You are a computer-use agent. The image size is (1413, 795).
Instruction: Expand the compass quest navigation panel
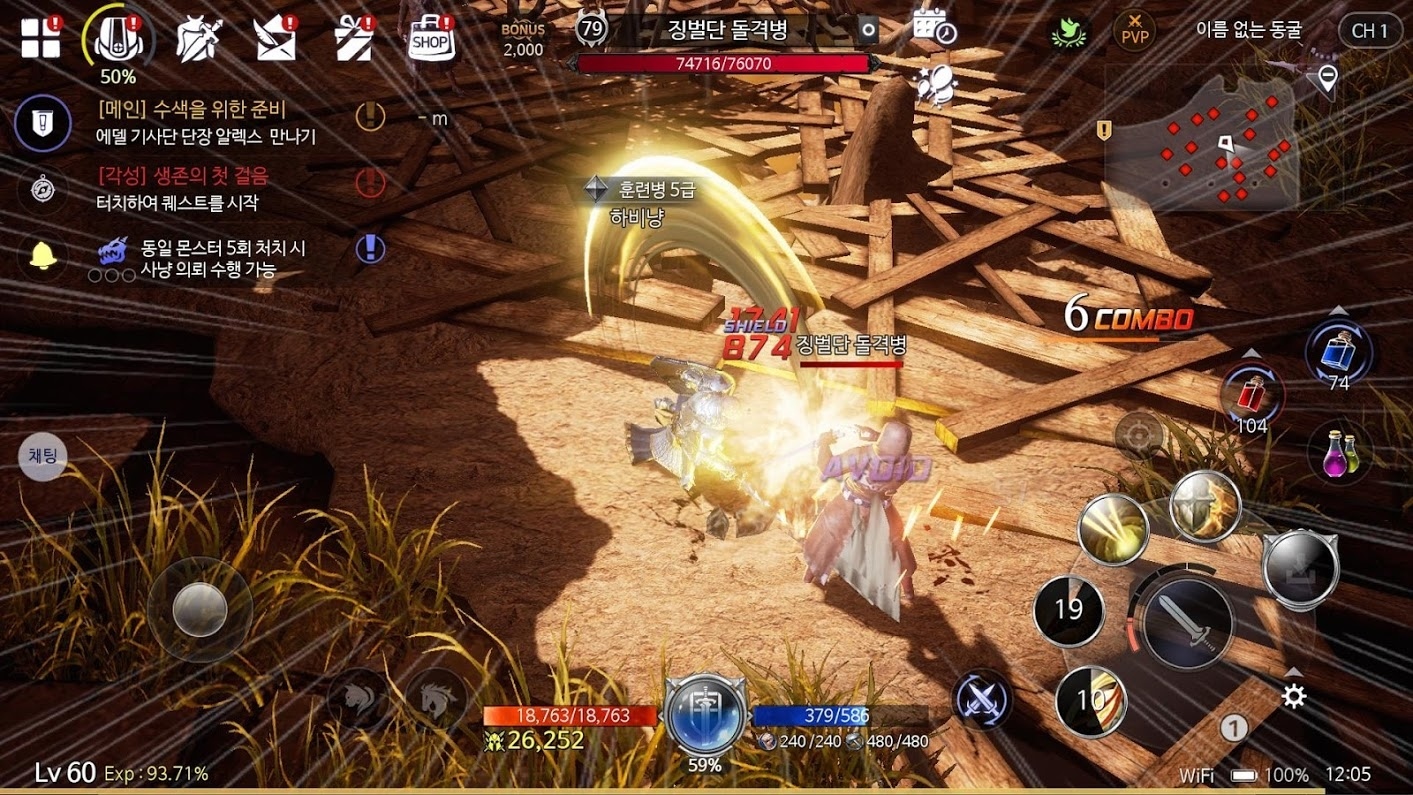click(x=41, y=190)
